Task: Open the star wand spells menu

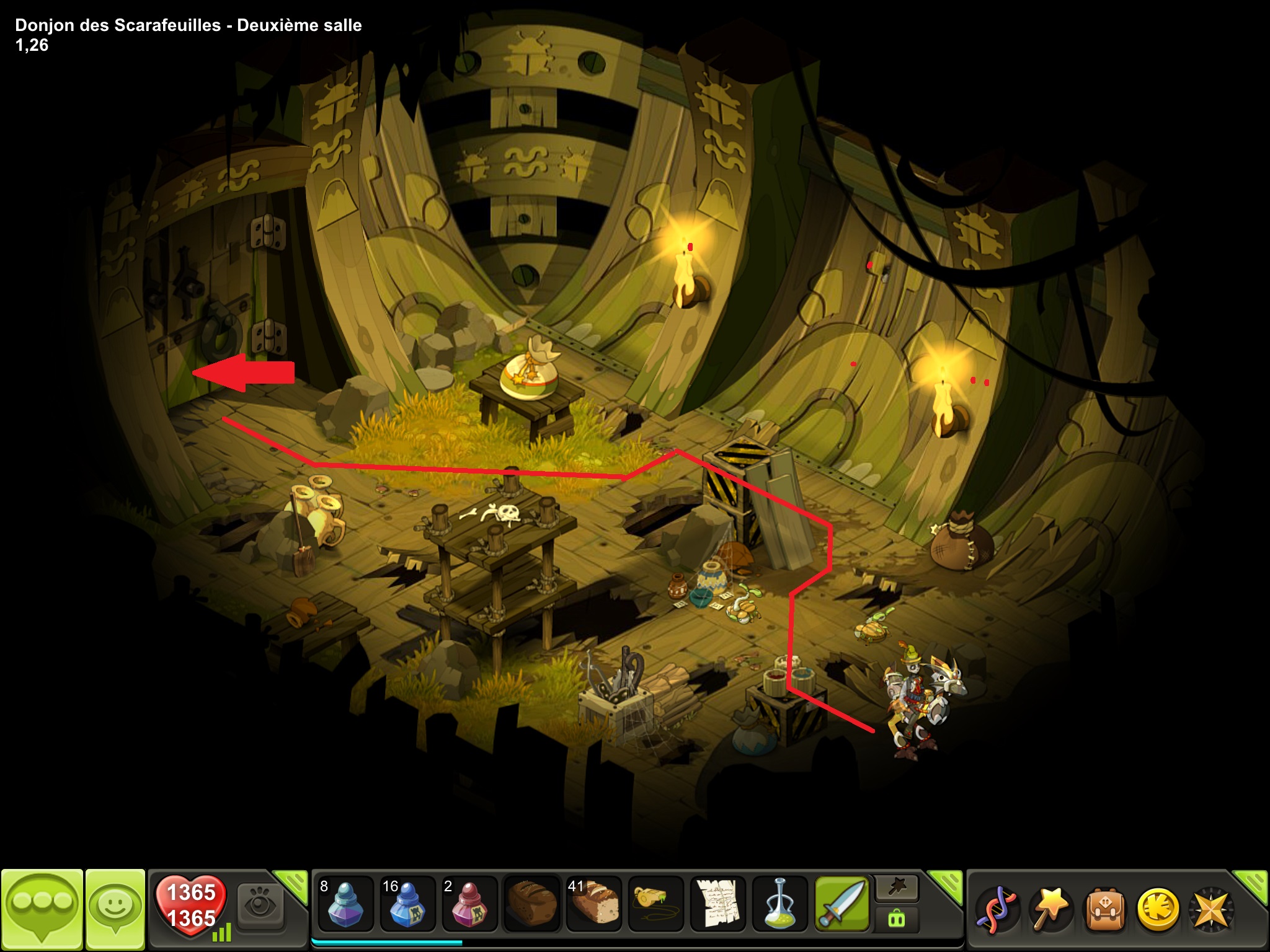Action: (x=1050, y=910)
